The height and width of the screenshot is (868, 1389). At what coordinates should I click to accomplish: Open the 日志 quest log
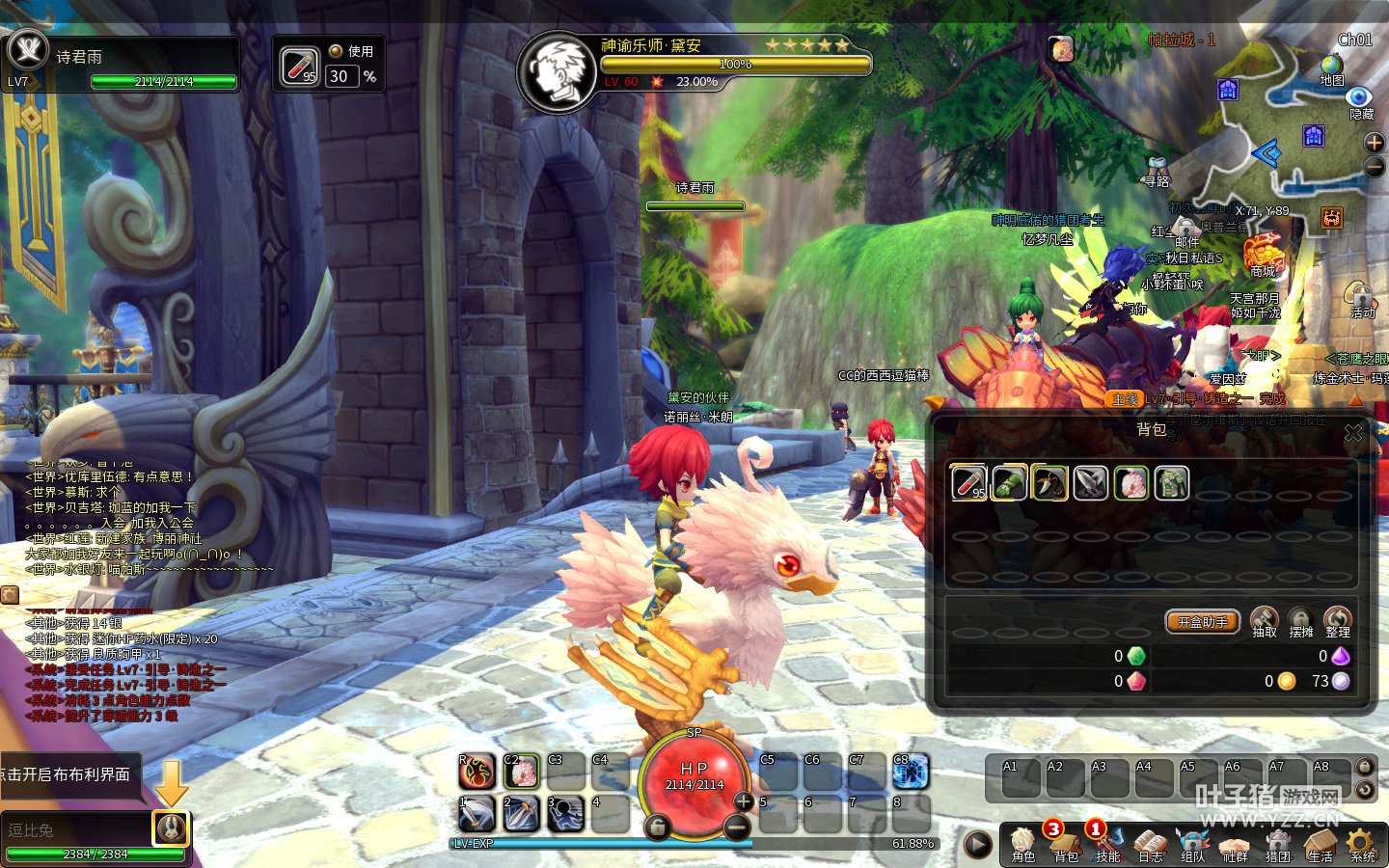click(1150, 844)
